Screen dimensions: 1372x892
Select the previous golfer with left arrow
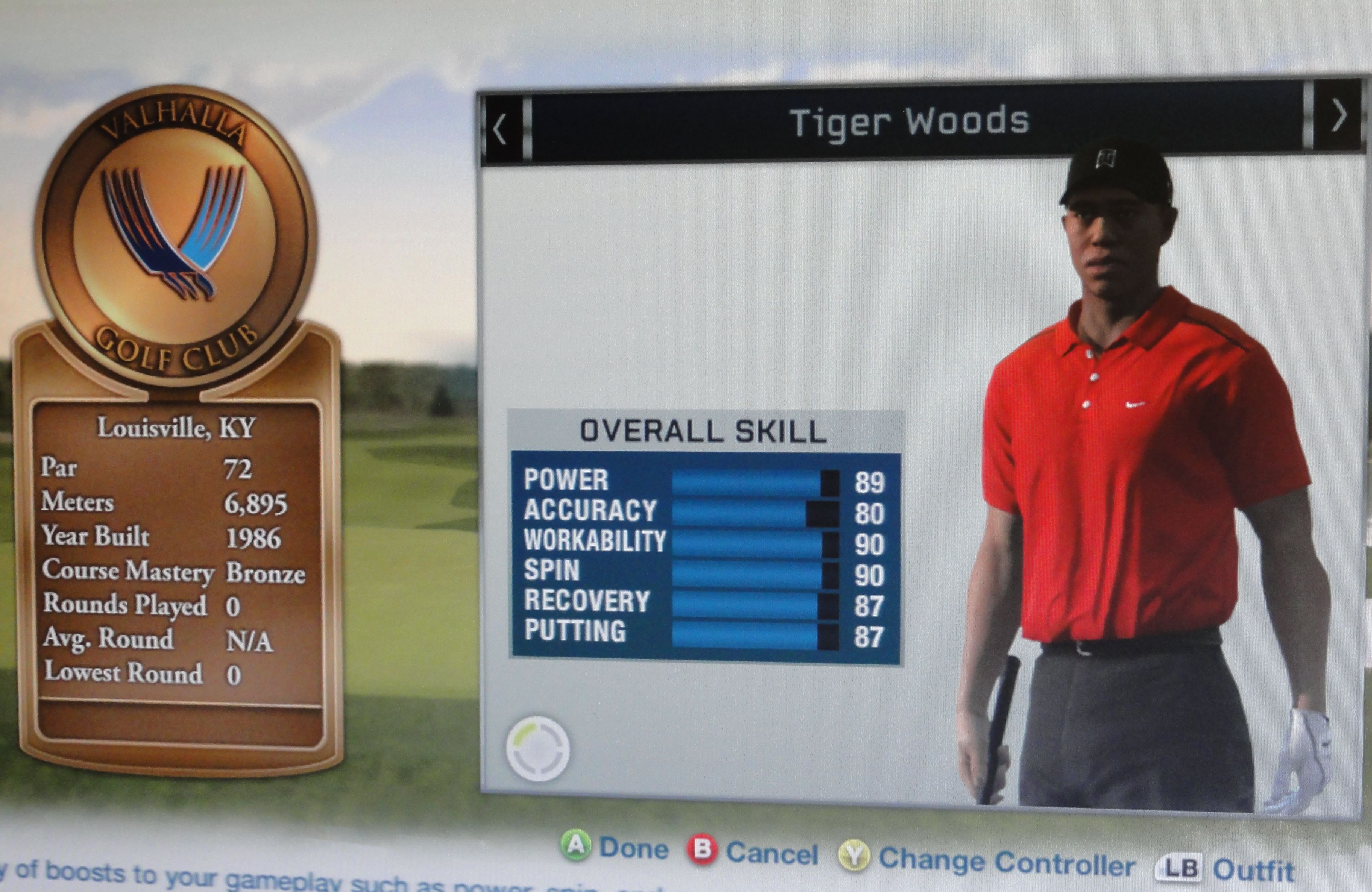click(500, 129)
